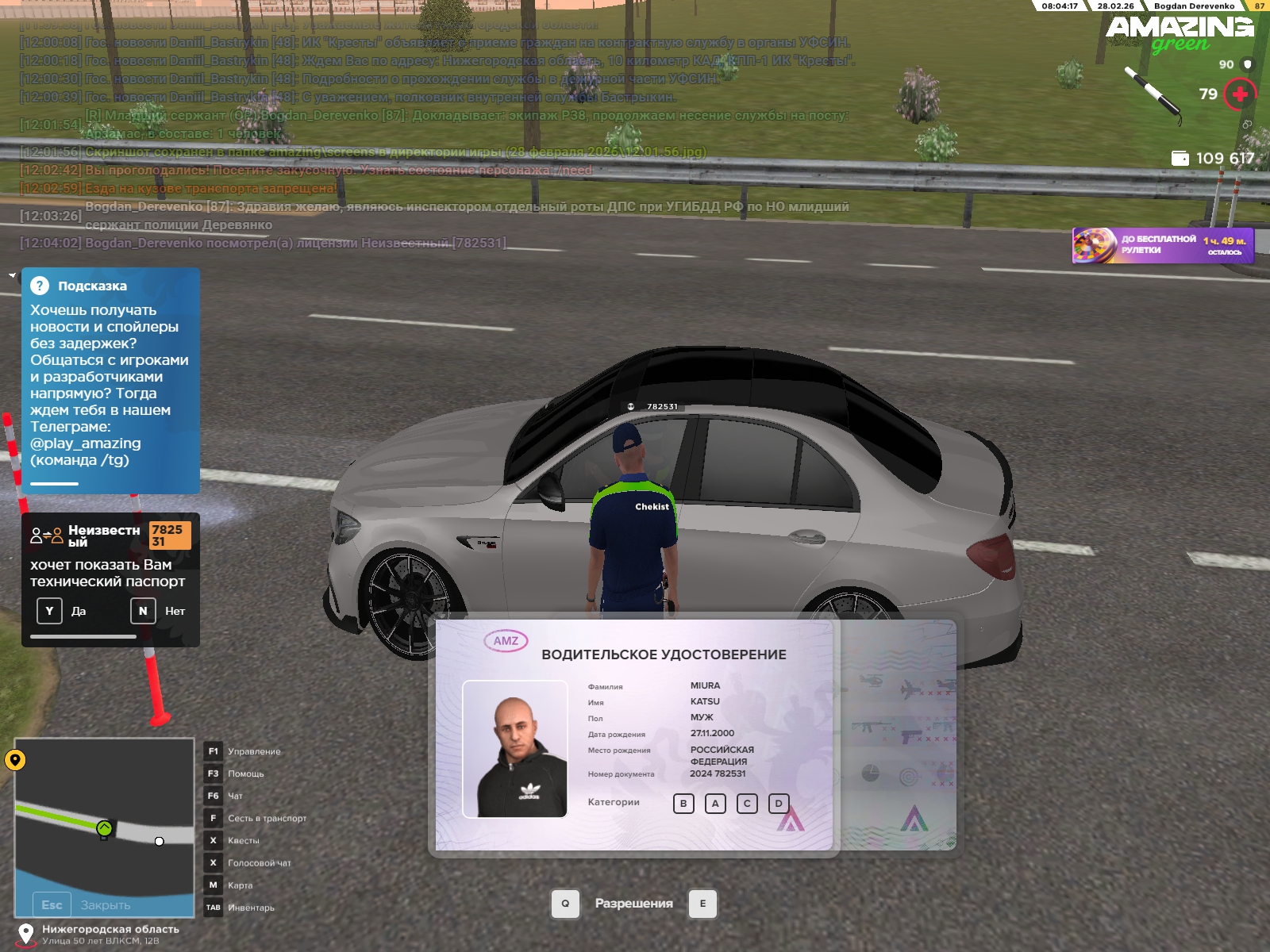Select license category D box

pos(779,804)
